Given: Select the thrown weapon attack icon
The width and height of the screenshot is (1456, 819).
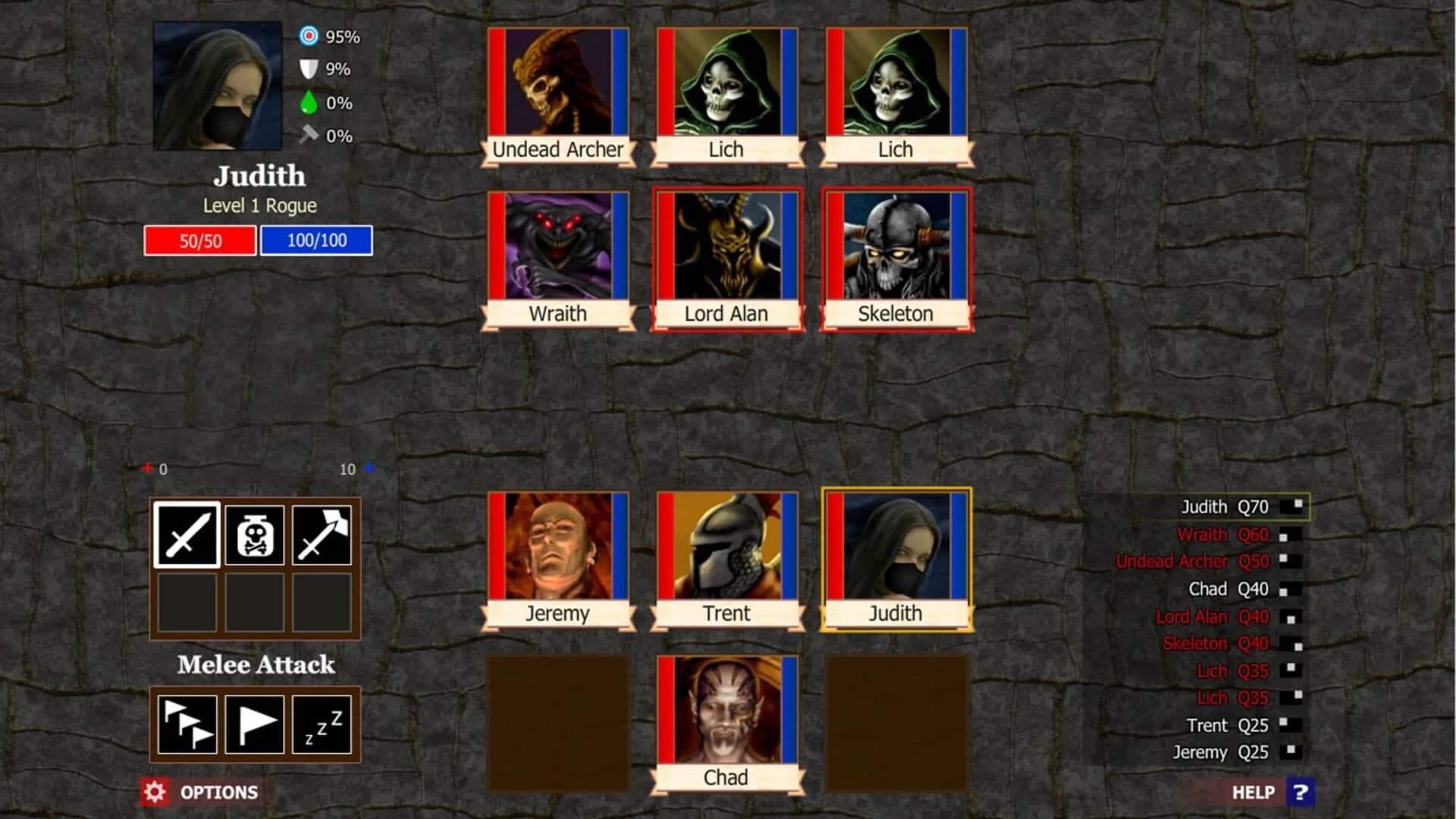Looking at the screenshot, I should point(322,536).
